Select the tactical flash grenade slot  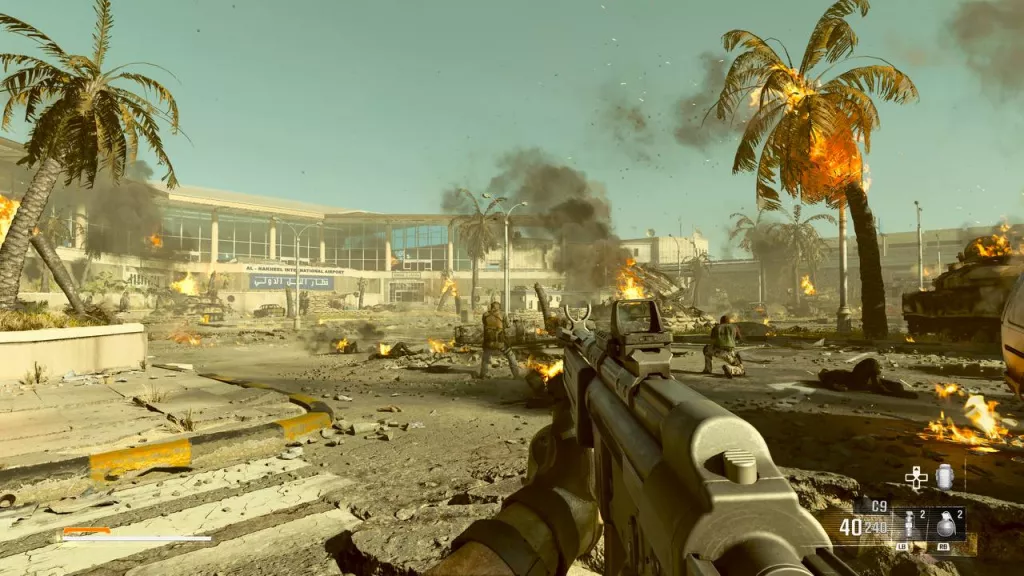point(909,524)
